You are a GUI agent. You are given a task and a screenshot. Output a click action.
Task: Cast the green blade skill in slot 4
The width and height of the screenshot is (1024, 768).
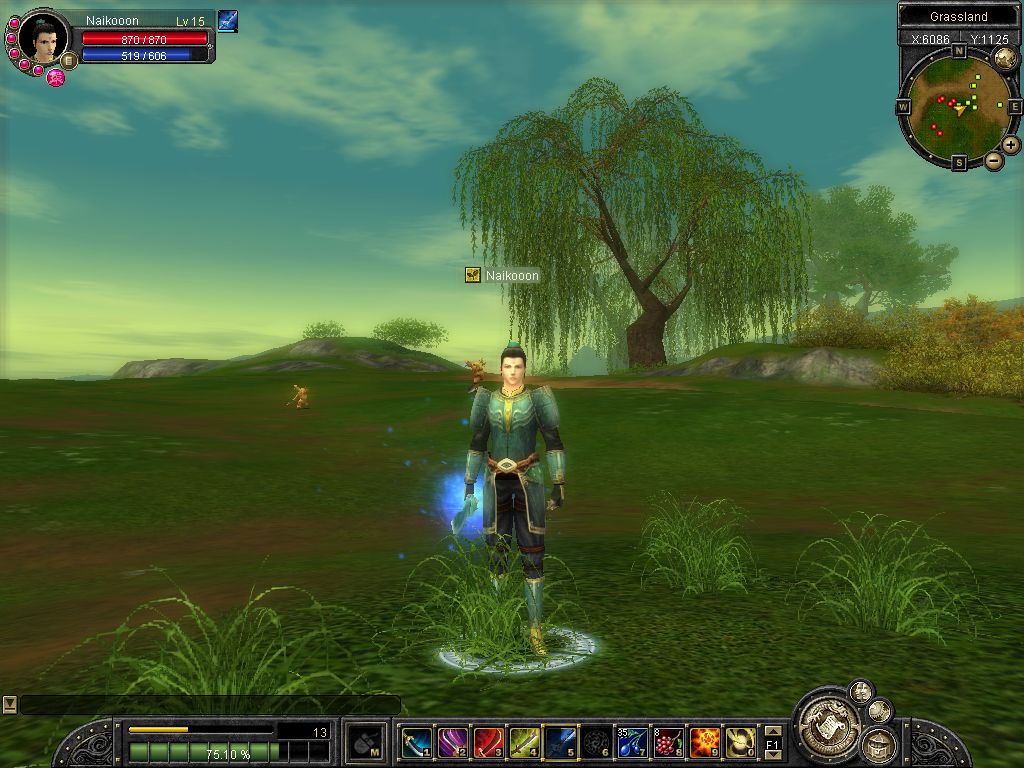[524, 742]
